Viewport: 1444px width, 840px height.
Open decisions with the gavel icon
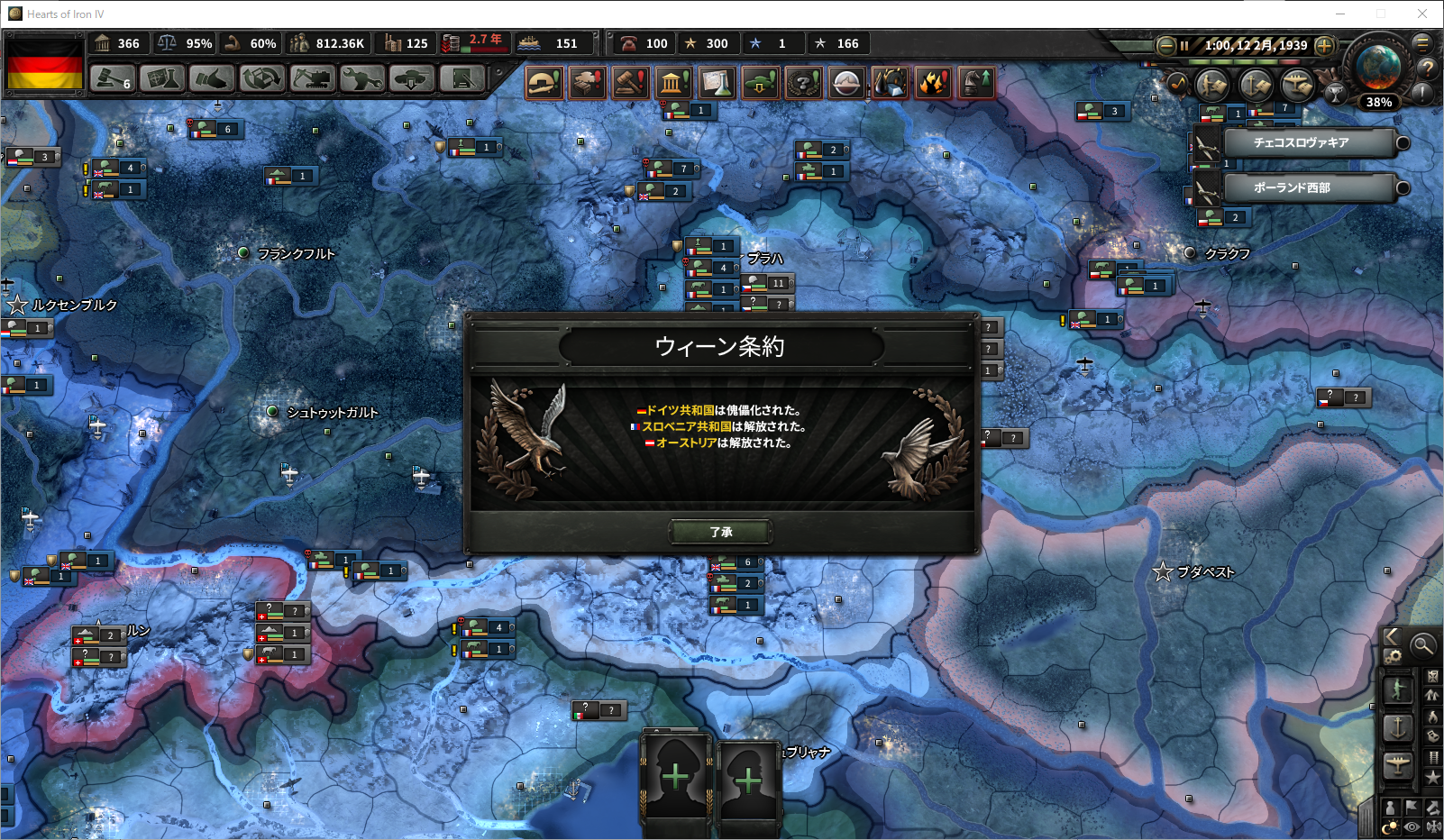click(113, 79)
